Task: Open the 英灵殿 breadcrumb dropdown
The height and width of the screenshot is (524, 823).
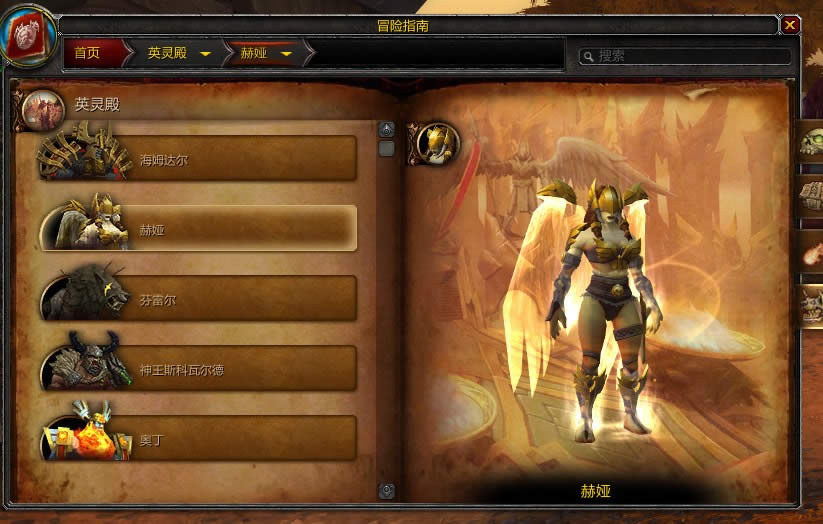Action: 205,54
